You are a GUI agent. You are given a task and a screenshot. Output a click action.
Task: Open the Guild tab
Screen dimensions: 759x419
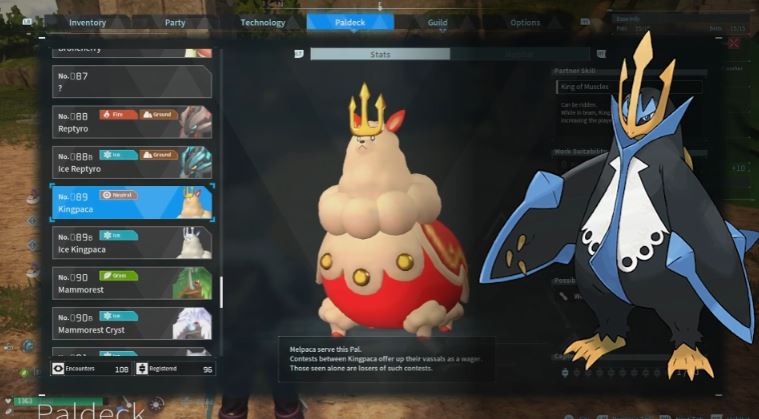(437, 23)
